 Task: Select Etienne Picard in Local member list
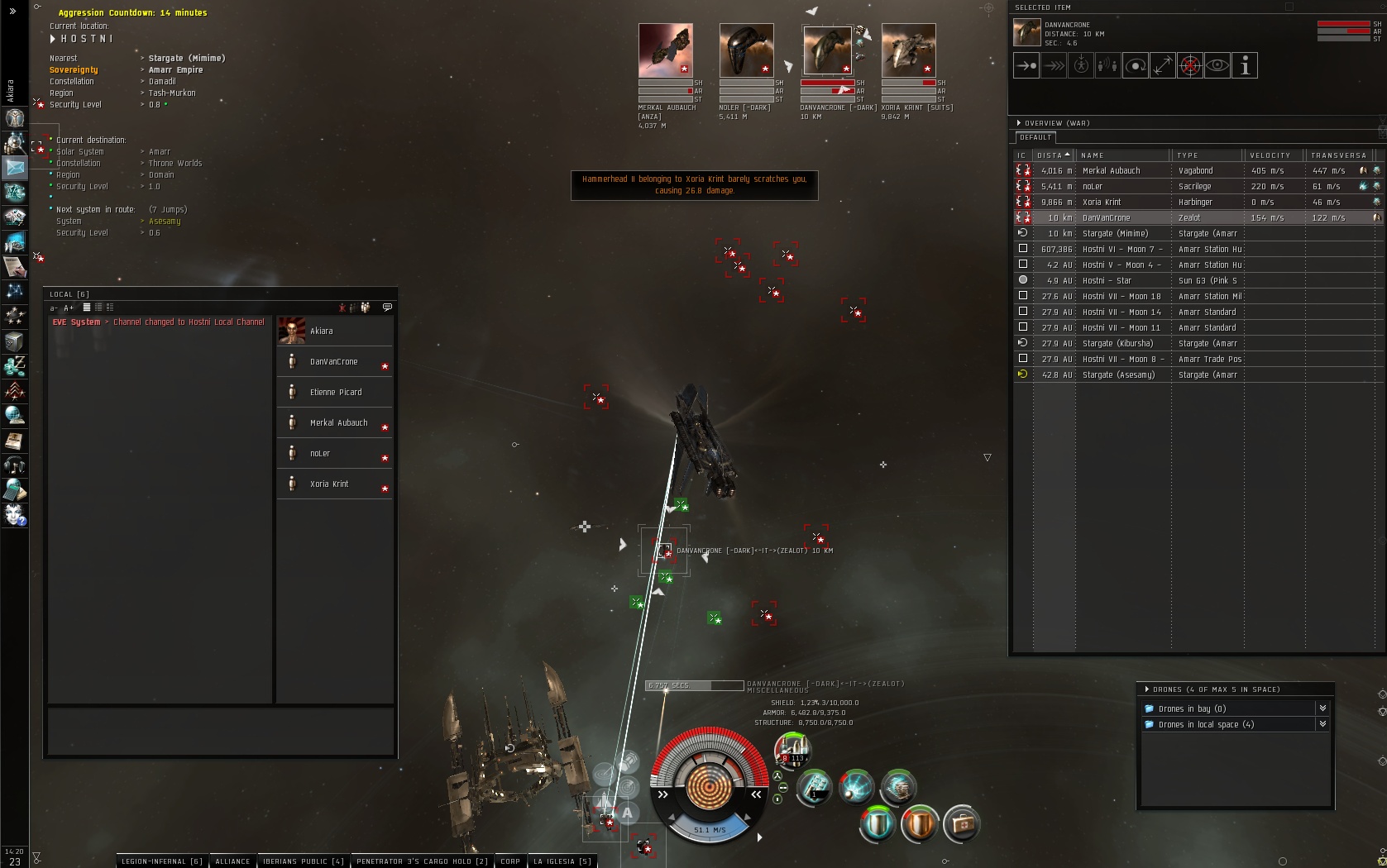tap(335, 393)
